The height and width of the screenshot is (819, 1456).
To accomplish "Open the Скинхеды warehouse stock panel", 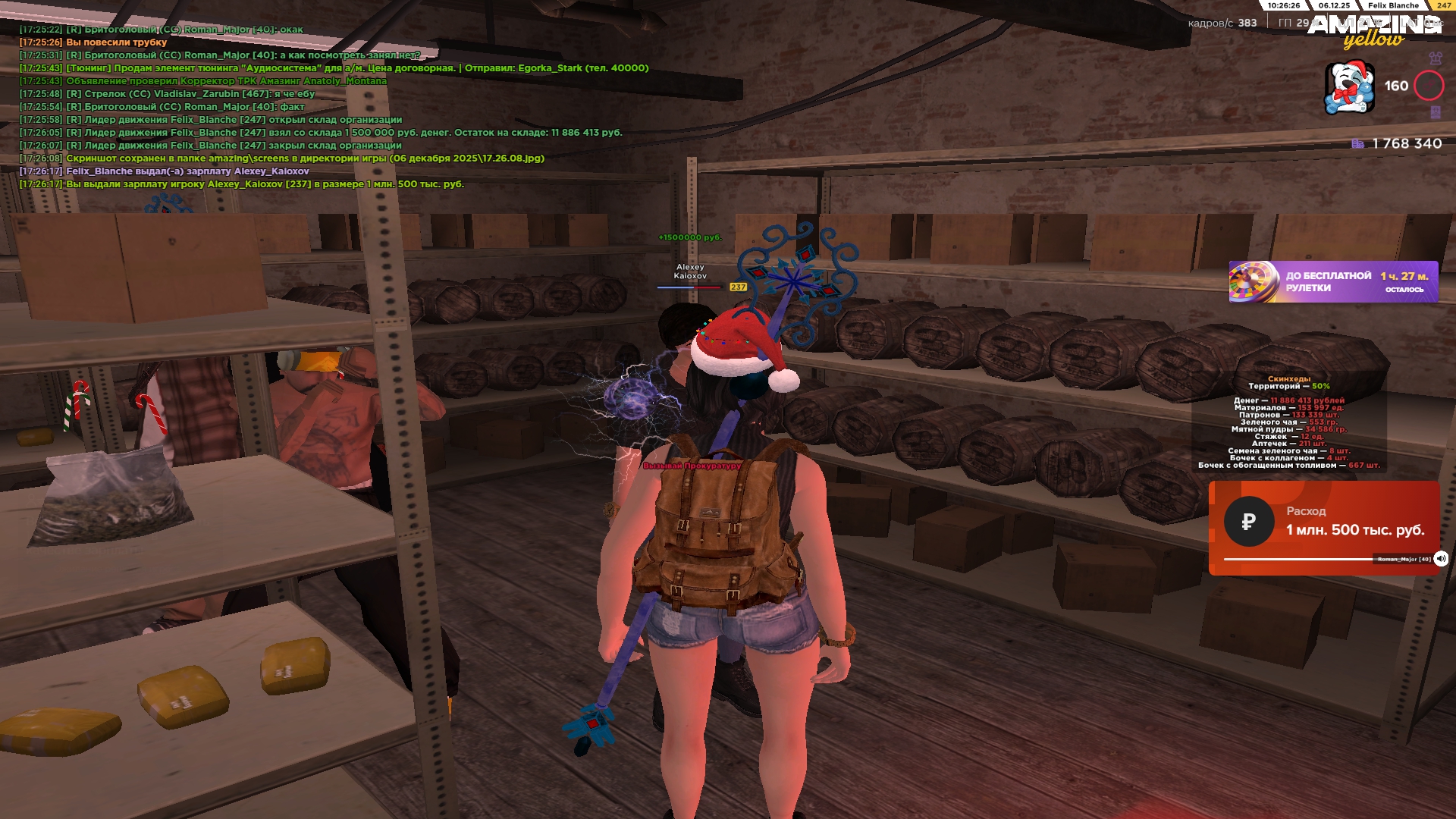I will point(1289,422).
